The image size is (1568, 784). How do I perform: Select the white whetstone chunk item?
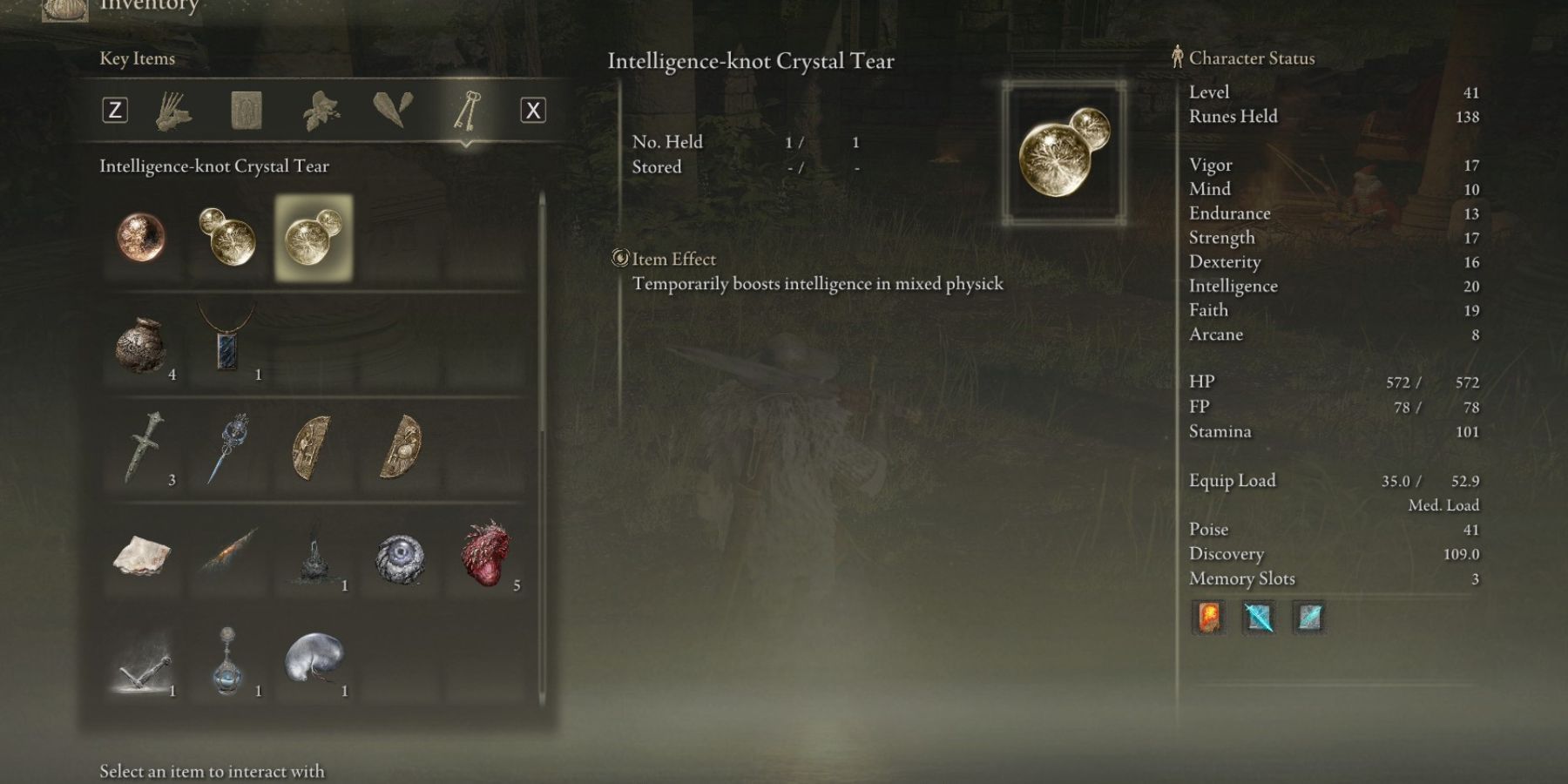click(141, 554)
